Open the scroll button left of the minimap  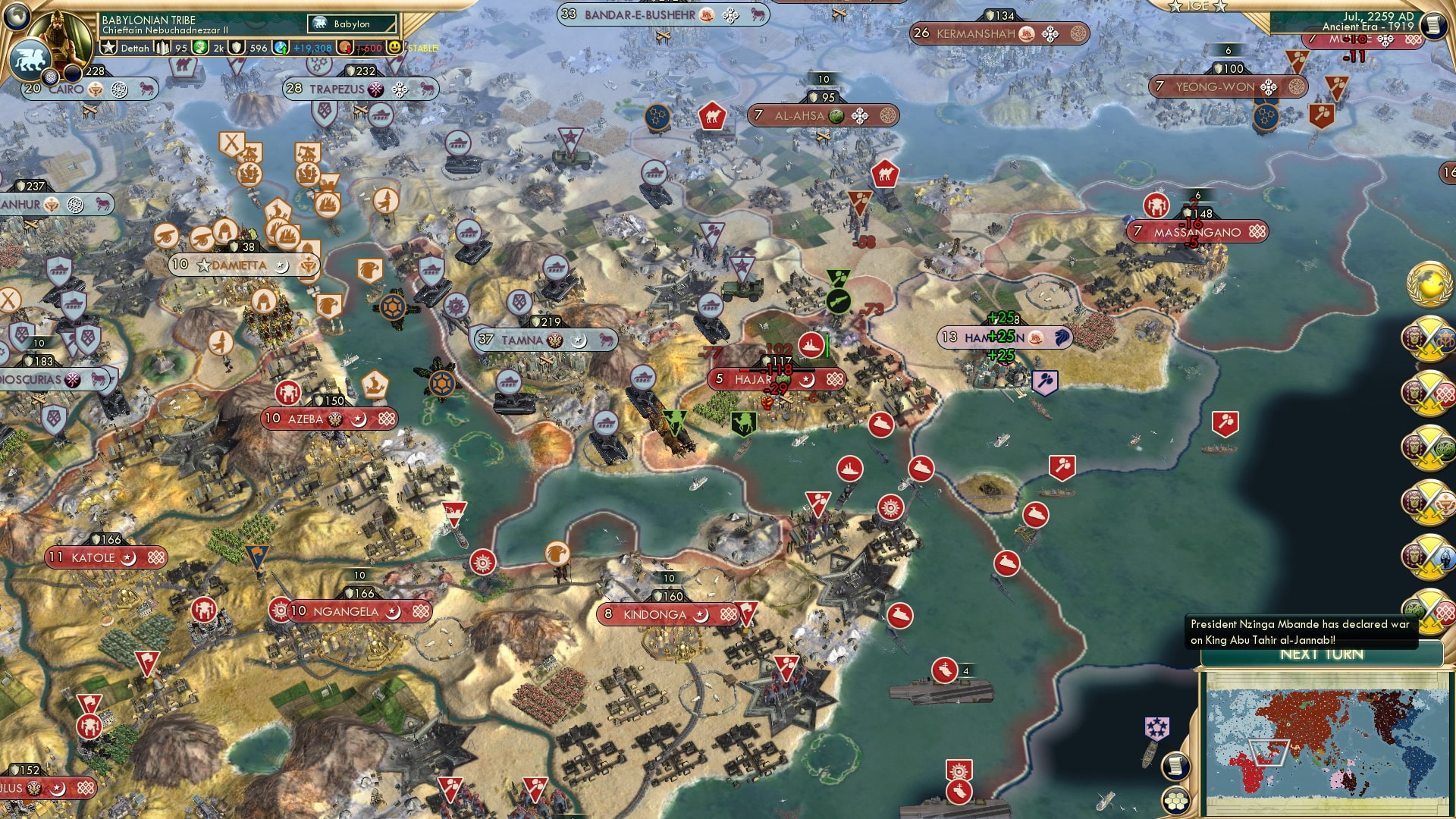[x=1175, y=766]
